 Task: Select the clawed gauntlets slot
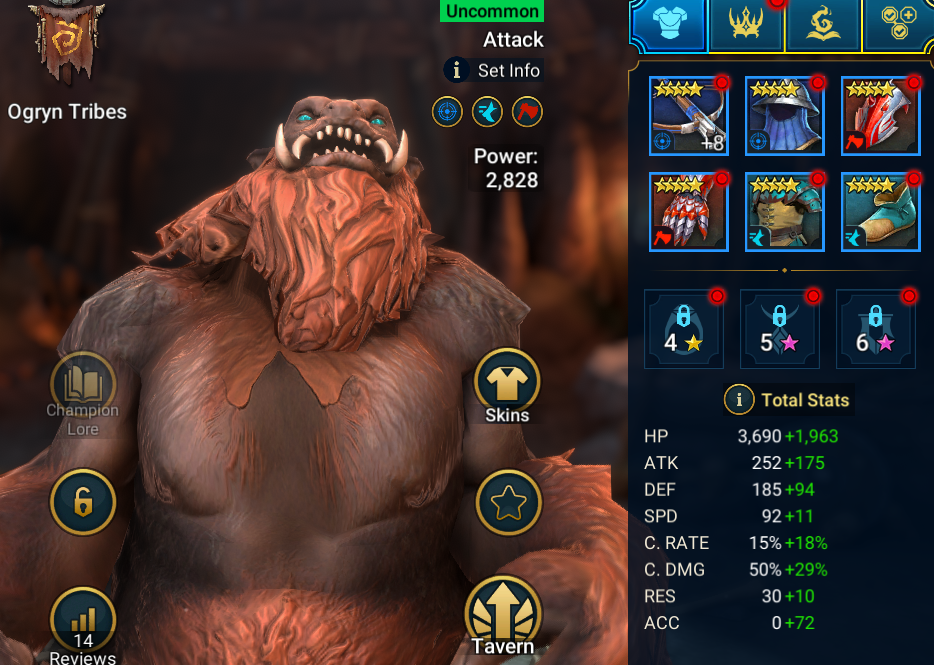689,212
